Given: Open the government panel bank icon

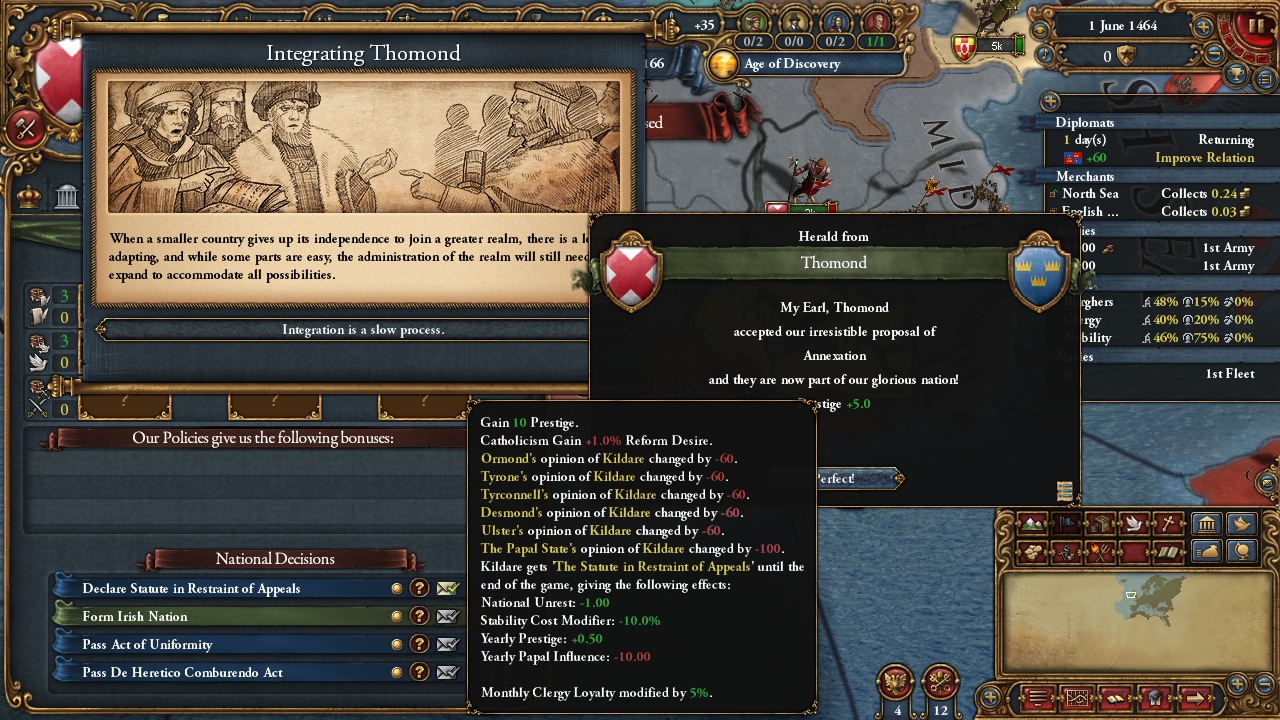Looking at the screenshot, I should (1206, 524).
